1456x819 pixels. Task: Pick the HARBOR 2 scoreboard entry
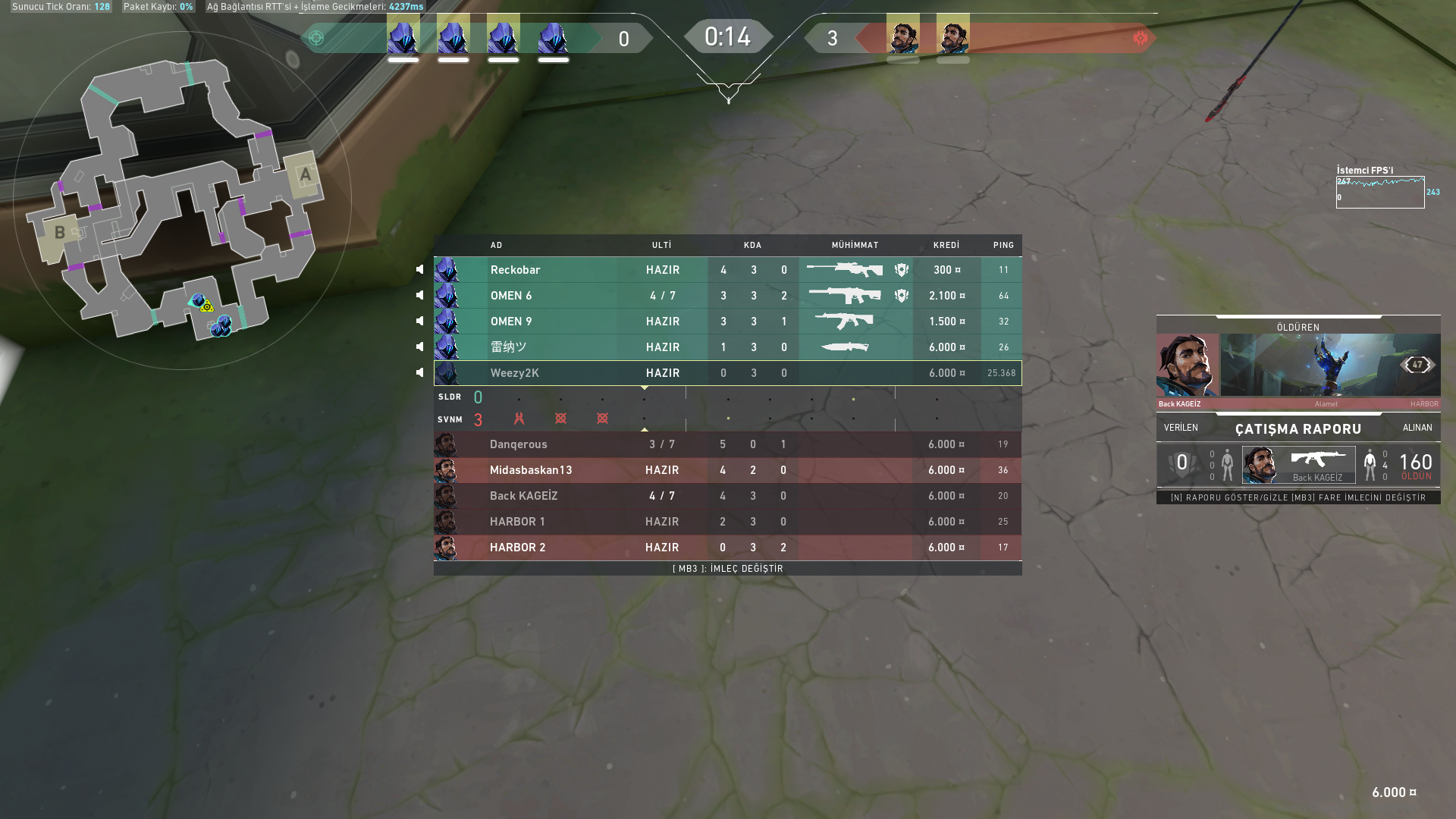[x=726, y=548]
